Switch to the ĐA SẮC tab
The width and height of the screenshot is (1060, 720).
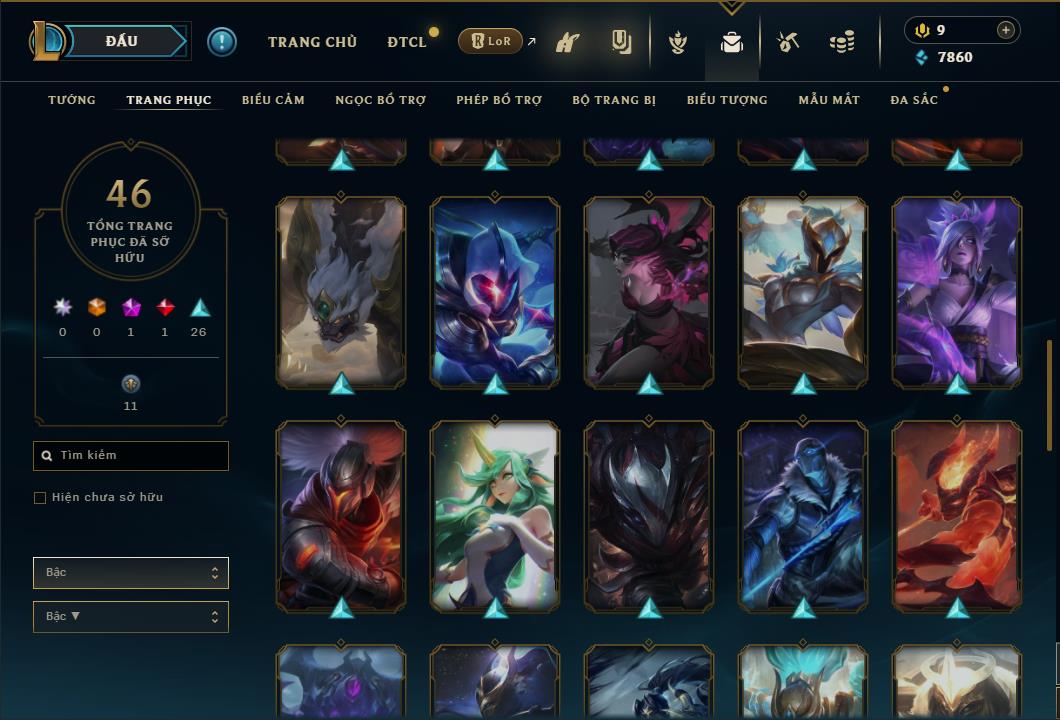[x=914, y=100]
